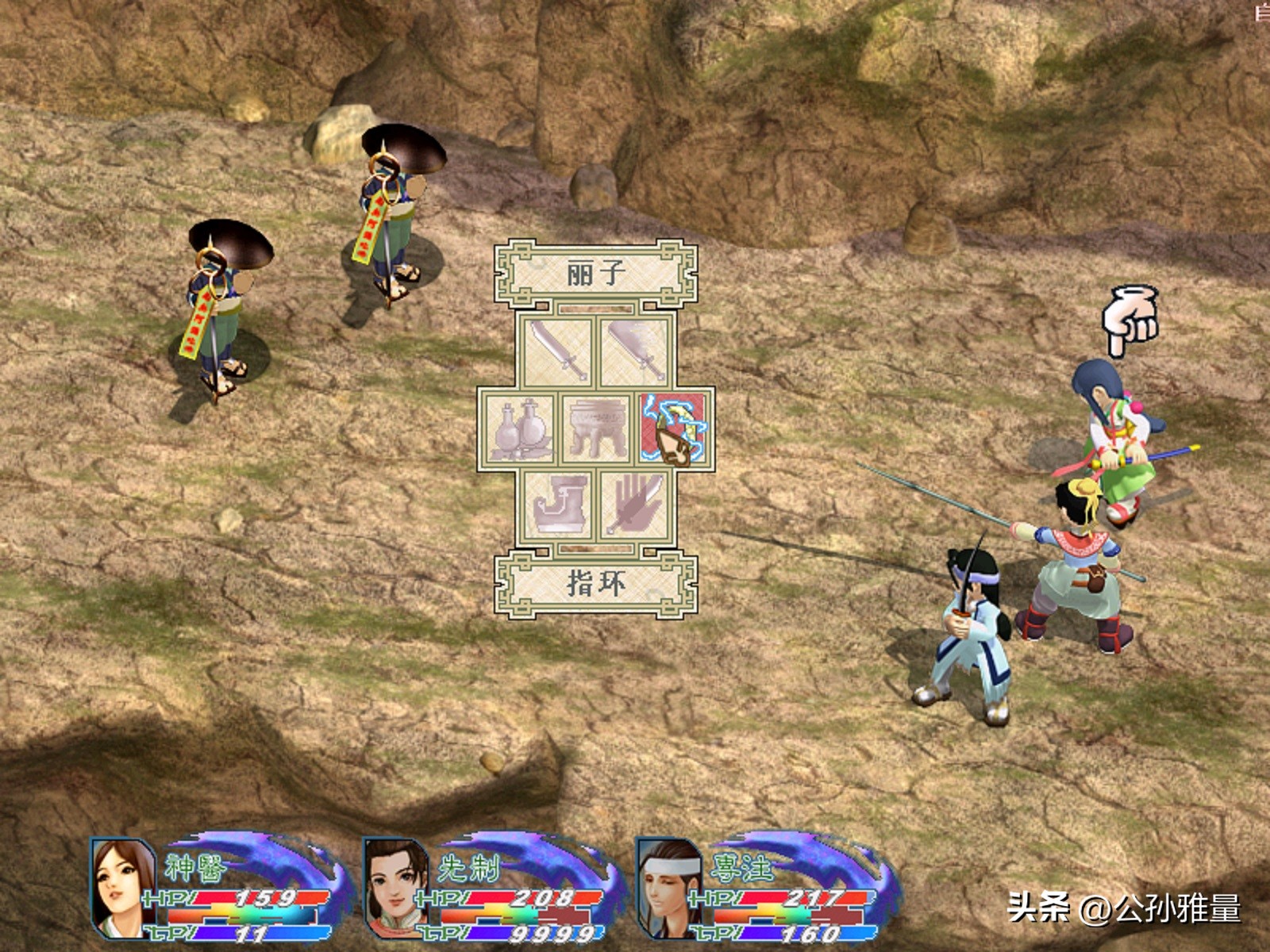Open the potion bottles item command

[519, 428]
